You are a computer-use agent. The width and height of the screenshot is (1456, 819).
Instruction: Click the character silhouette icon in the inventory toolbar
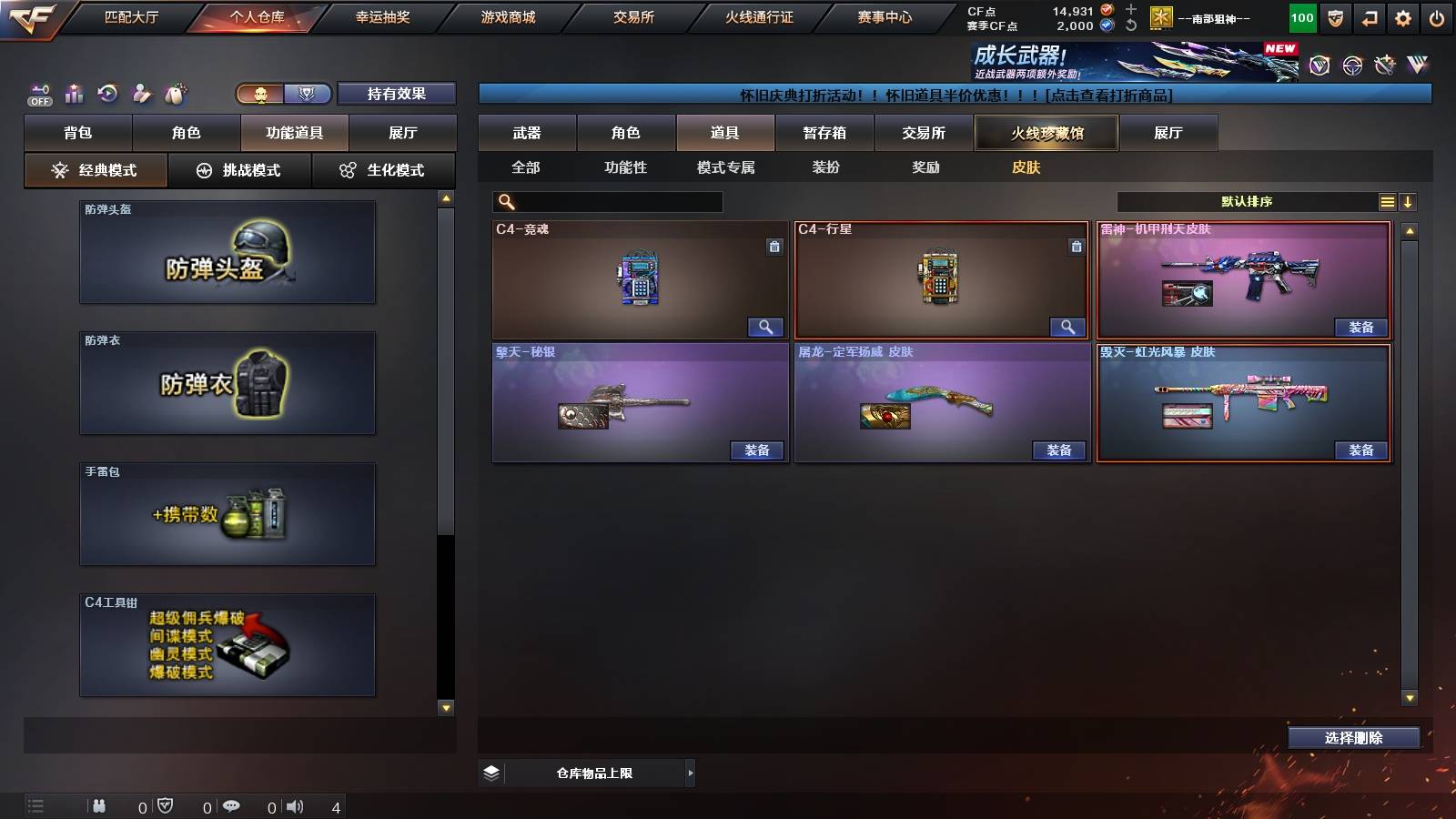tap(140, 94)
